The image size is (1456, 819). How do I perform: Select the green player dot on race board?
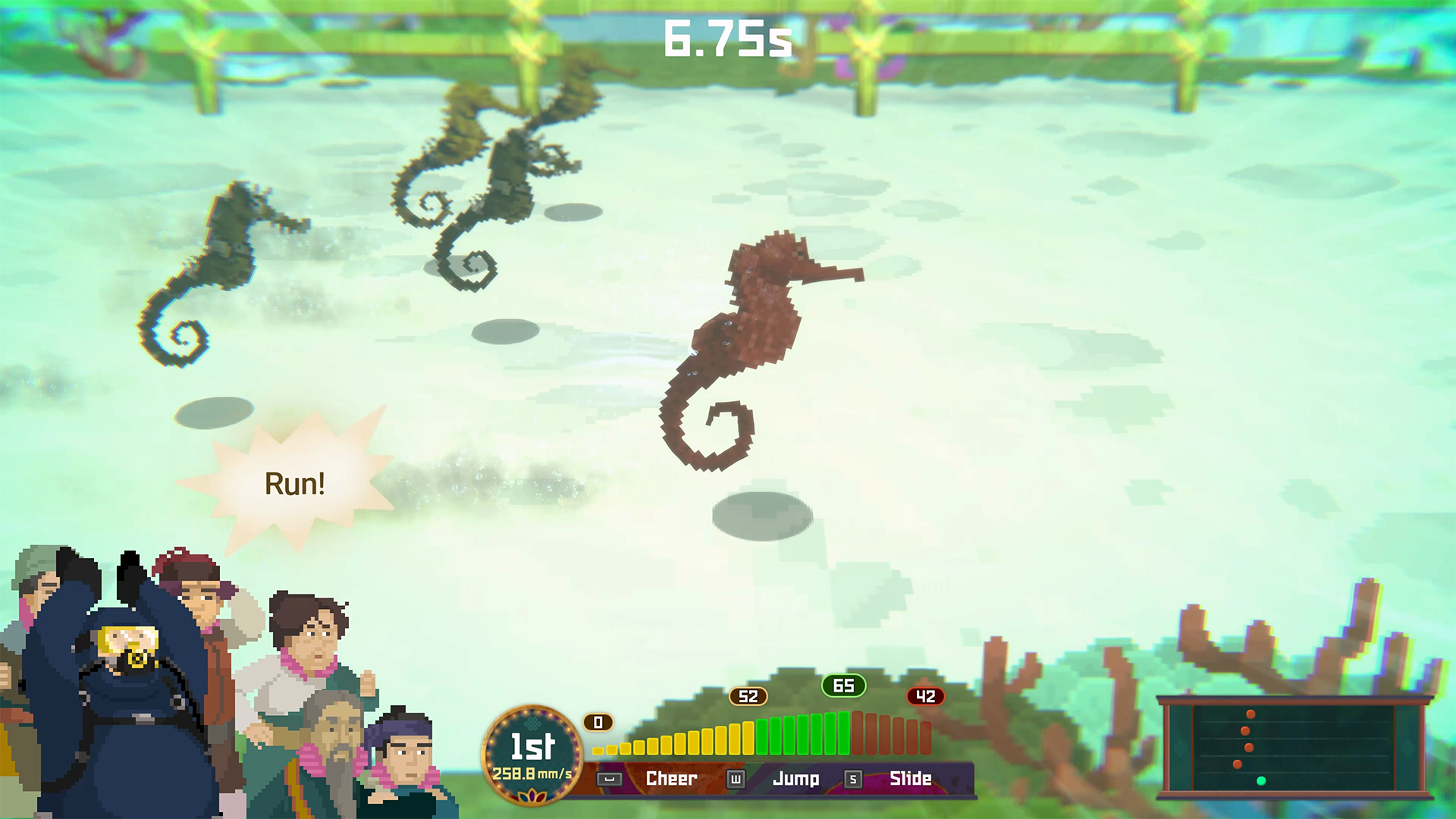coord(1261,781)
